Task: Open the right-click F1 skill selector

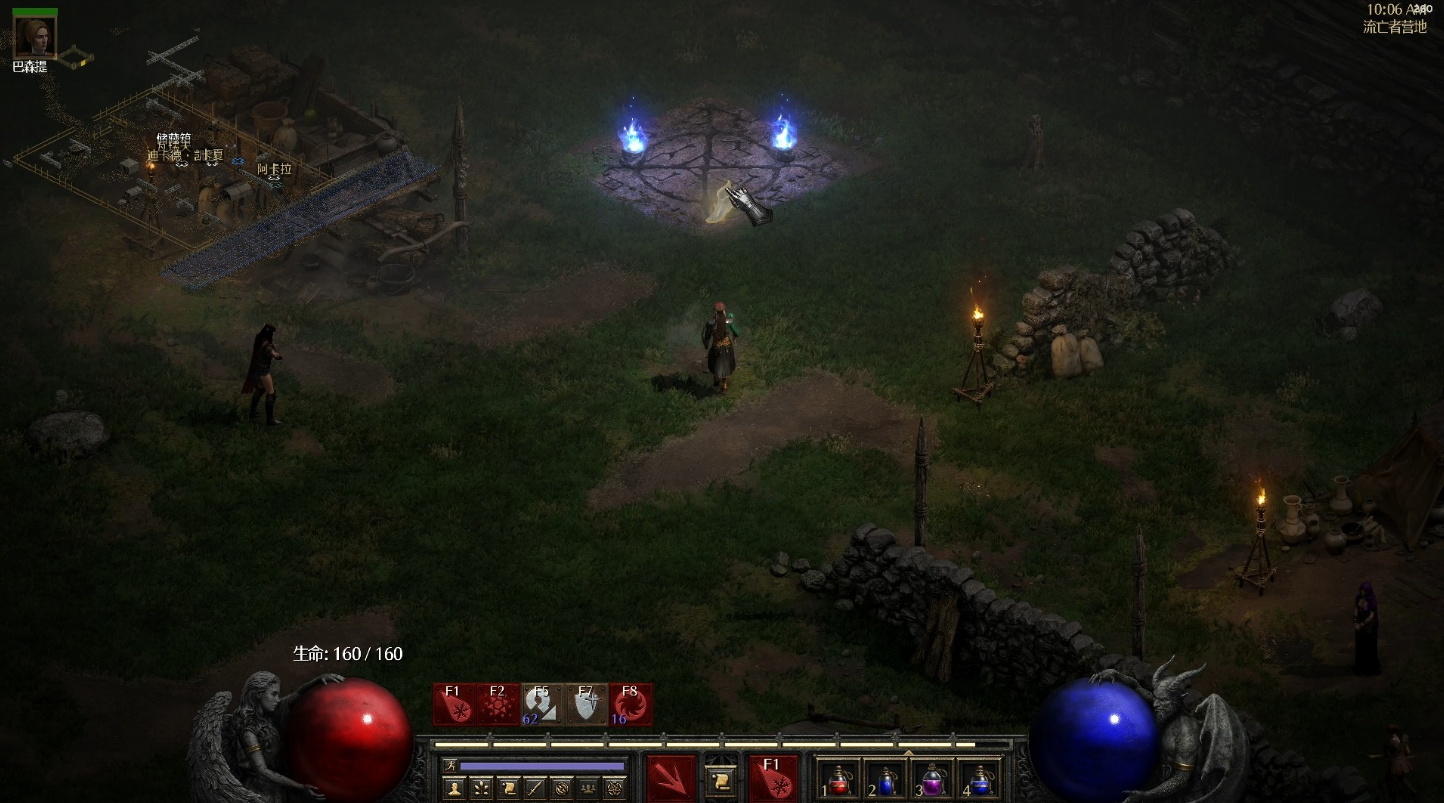Action: 773,779
